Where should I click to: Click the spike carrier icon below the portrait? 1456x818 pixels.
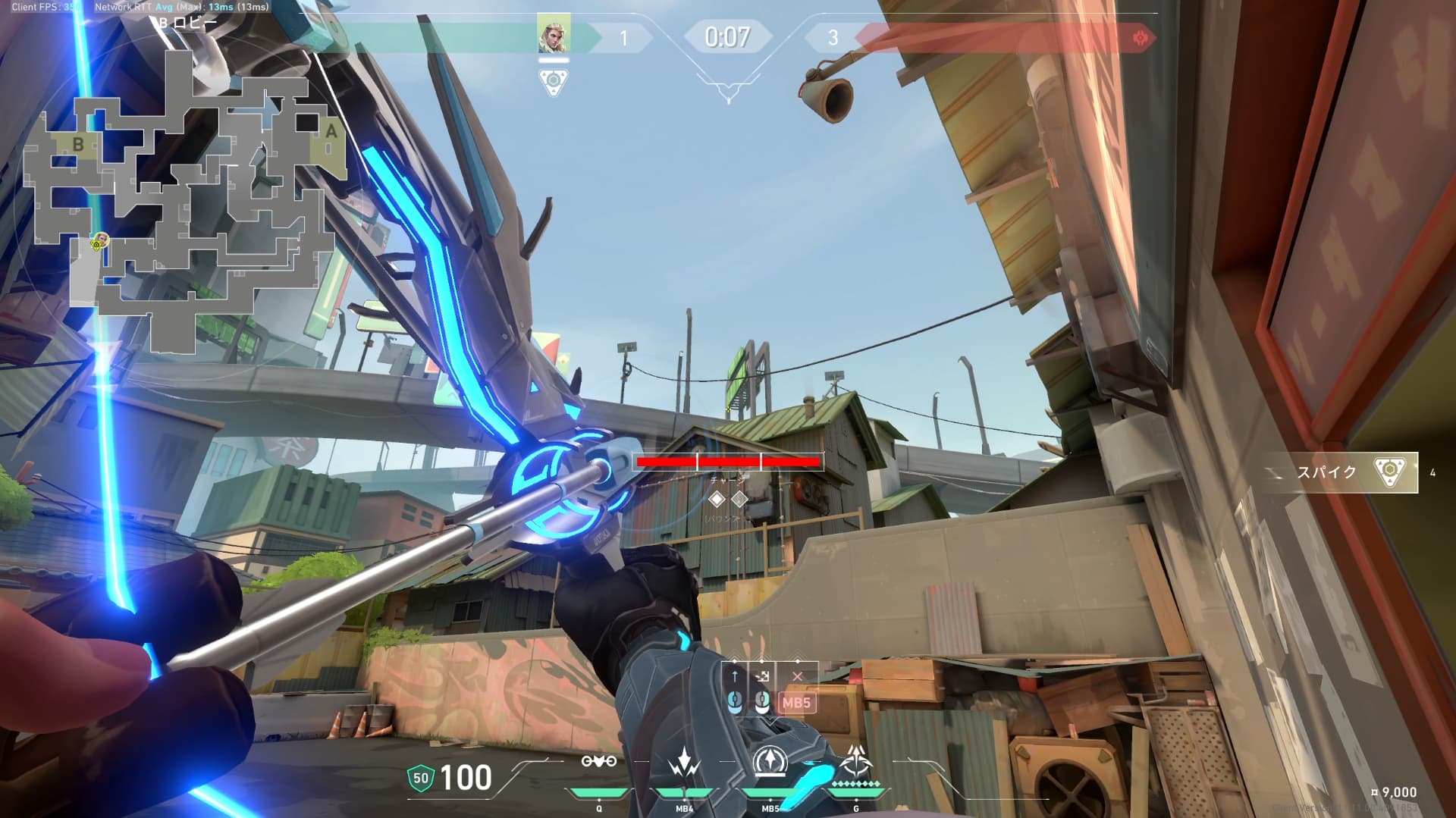click(x=554, y=81)
